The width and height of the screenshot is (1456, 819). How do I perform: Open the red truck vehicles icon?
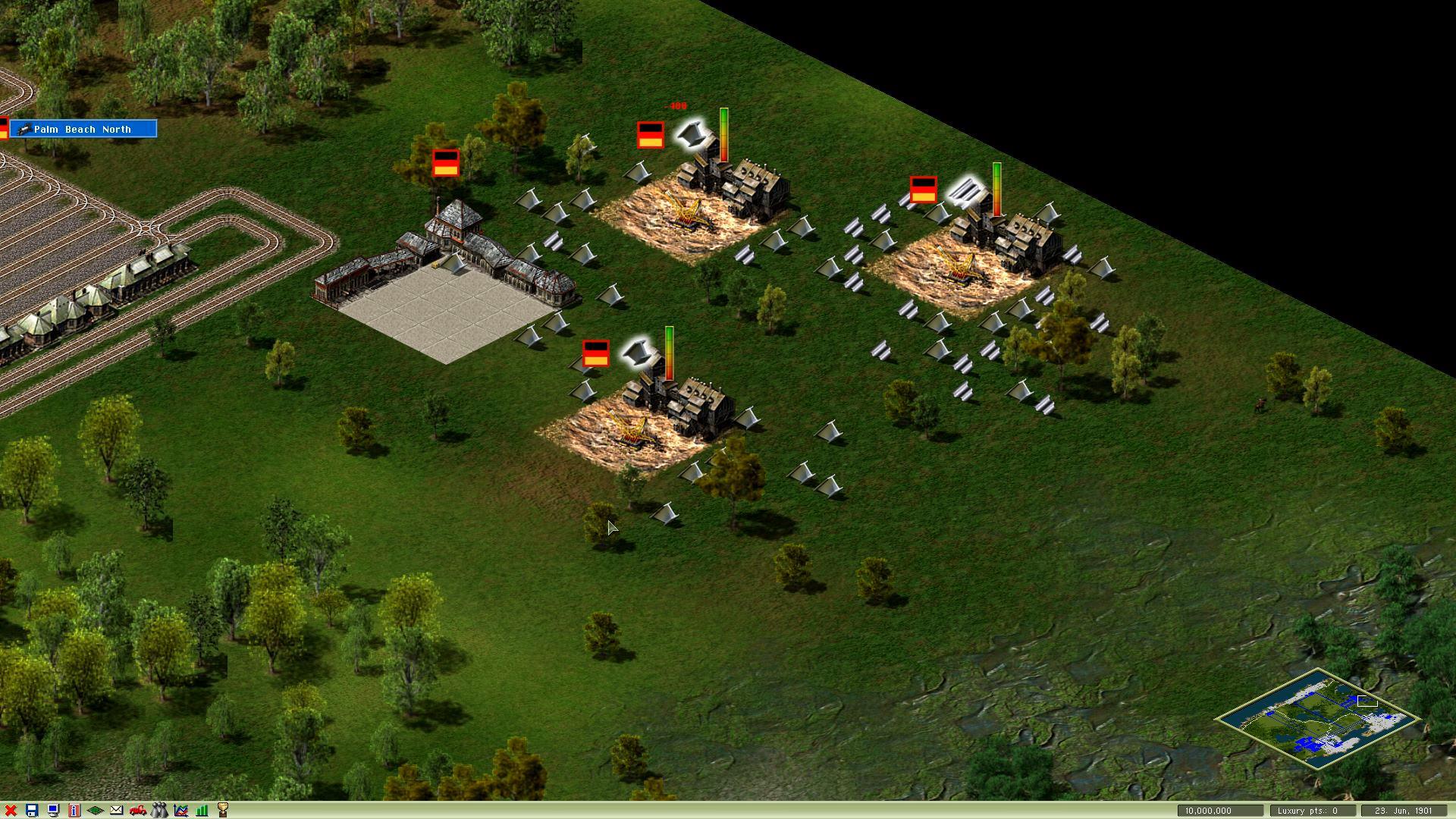click(138, 811)
